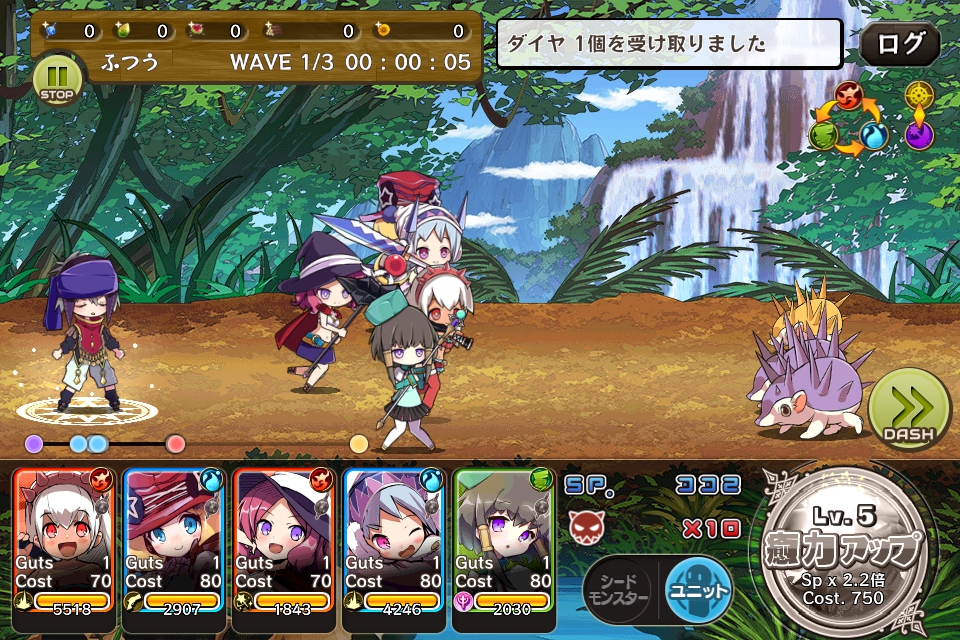Deploy the red-hat blue-eyed unit card
This screenshot has width=960, height=640.
(x=174, y=540)
